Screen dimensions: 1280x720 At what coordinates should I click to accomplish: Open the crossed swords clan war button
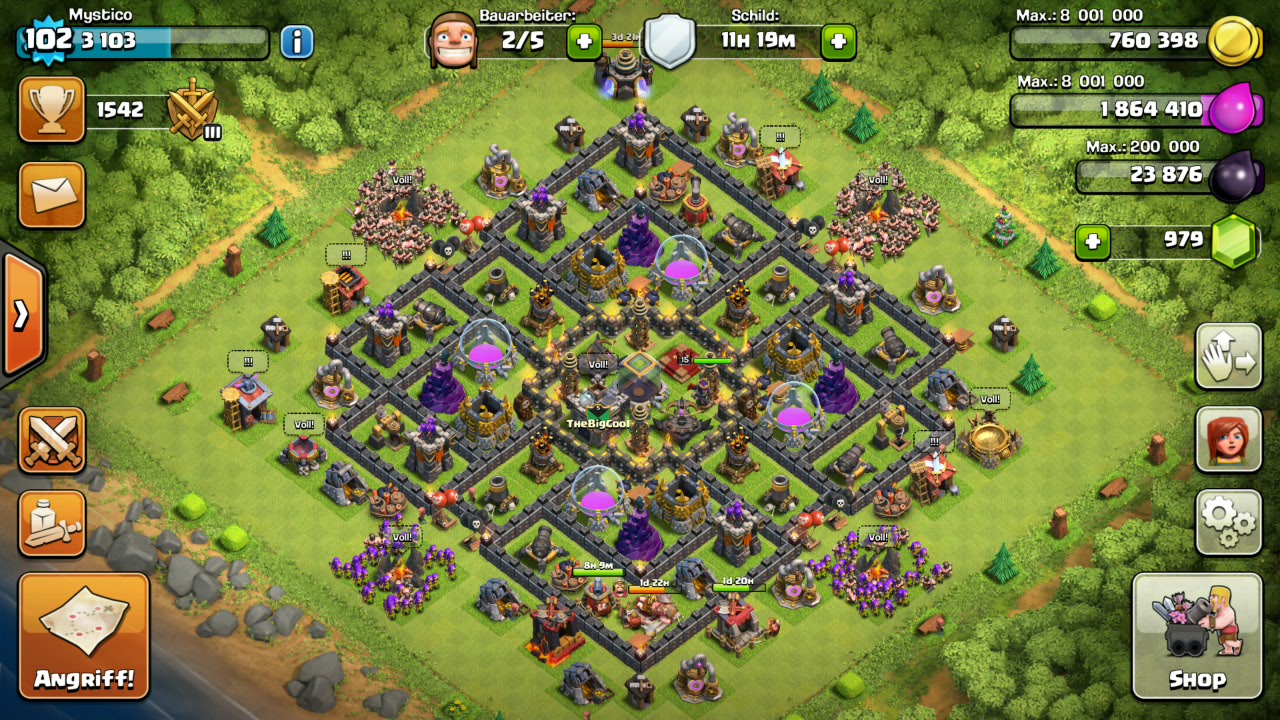pos(52,440)
